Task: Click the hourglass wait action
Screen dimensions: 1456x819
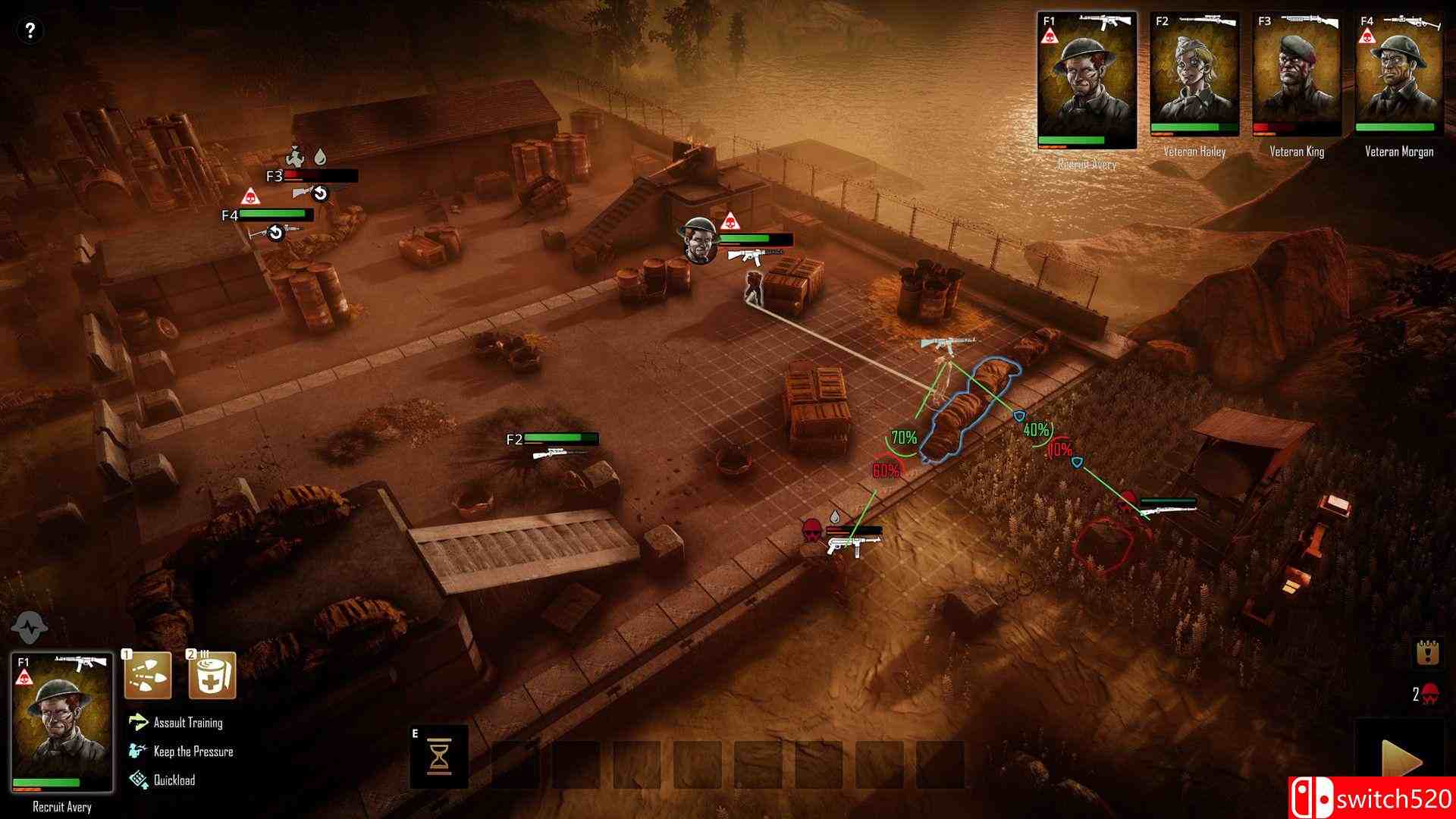Action: (x=439, y=757)
